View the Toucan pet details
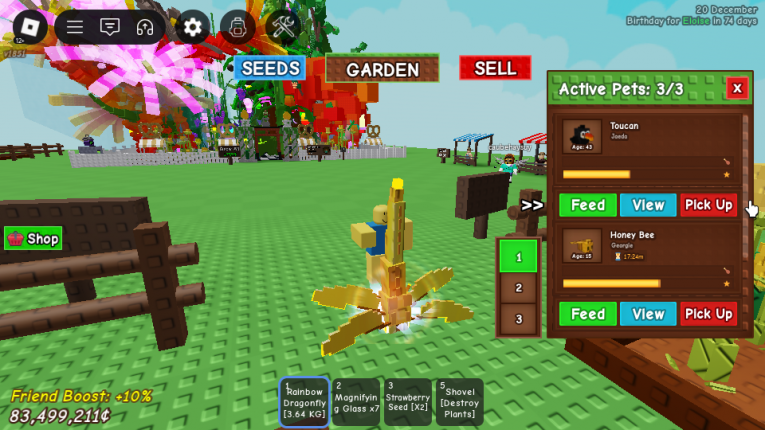765x430 pixels. click(x=648, y=205)
